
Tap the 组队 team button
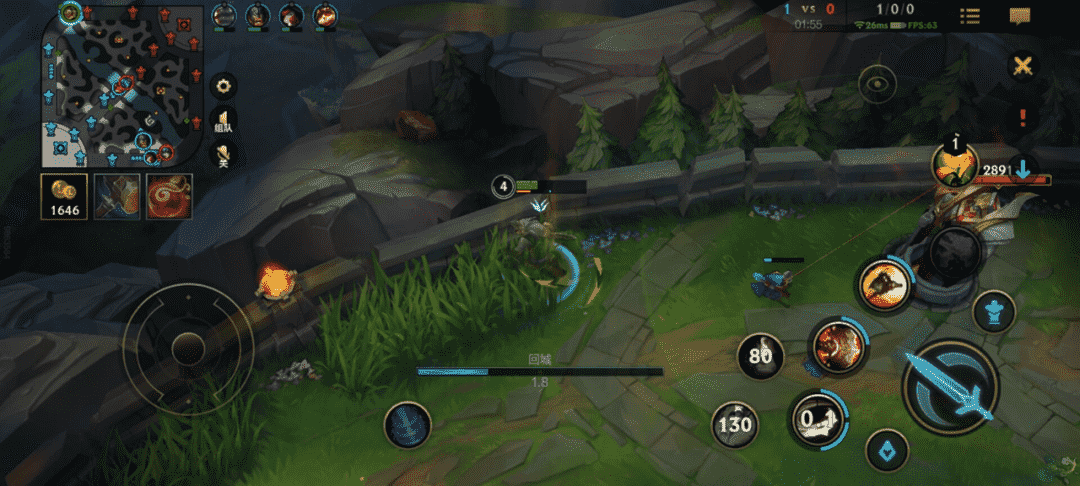pos(224,120)
